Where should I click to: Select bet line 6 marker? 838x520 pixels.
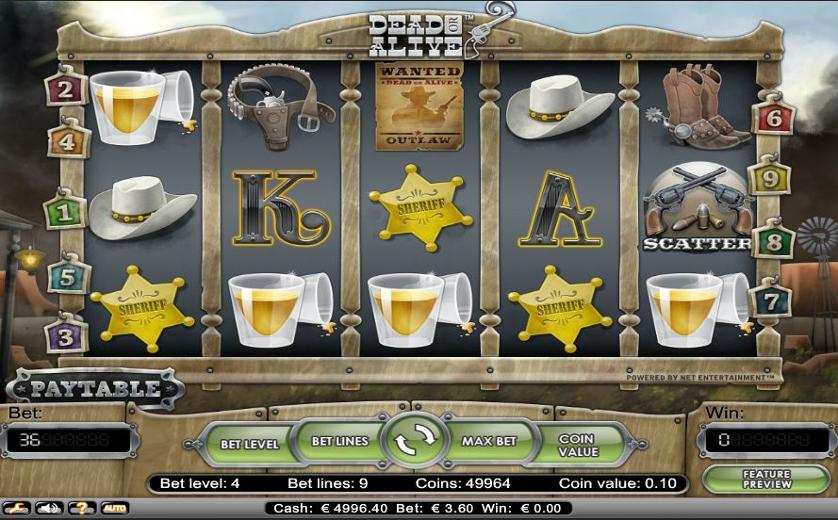coord(773,117)
